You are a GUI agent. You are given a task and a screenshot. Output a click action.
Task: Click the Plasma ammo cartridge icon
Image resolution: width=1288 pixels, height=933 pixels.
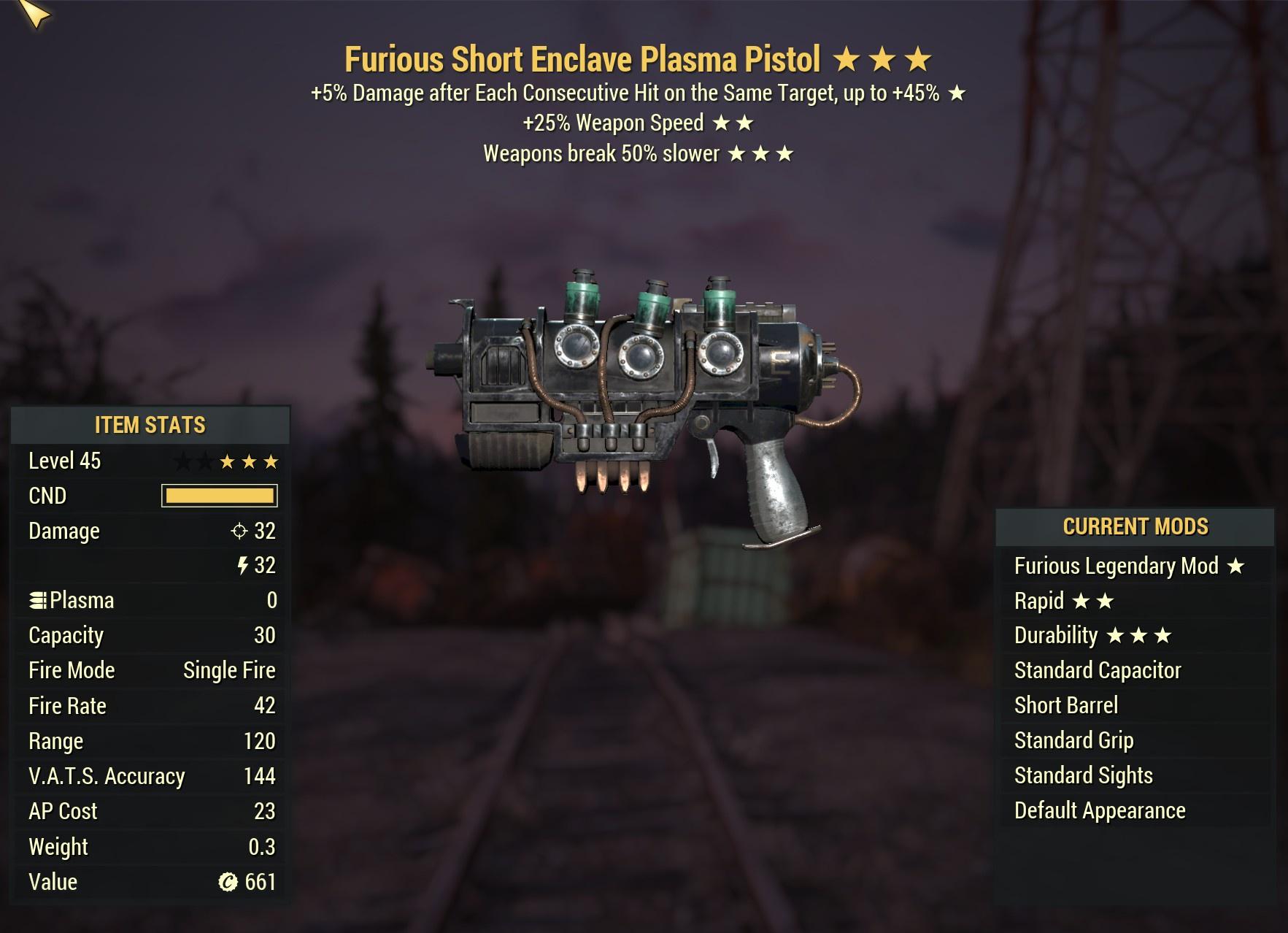[x=39, y=599]
